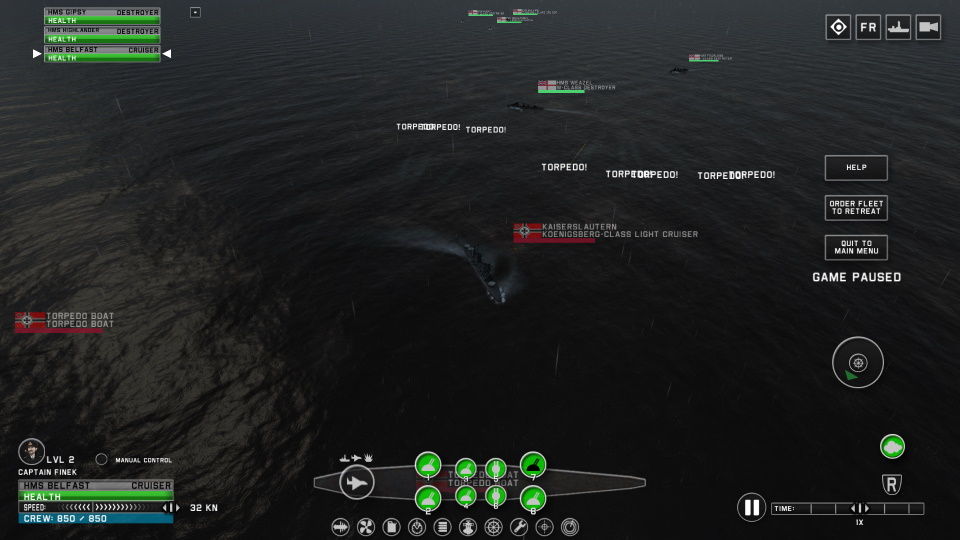Quit to main menu
The image size is (960, 540).
coord(856,247)
